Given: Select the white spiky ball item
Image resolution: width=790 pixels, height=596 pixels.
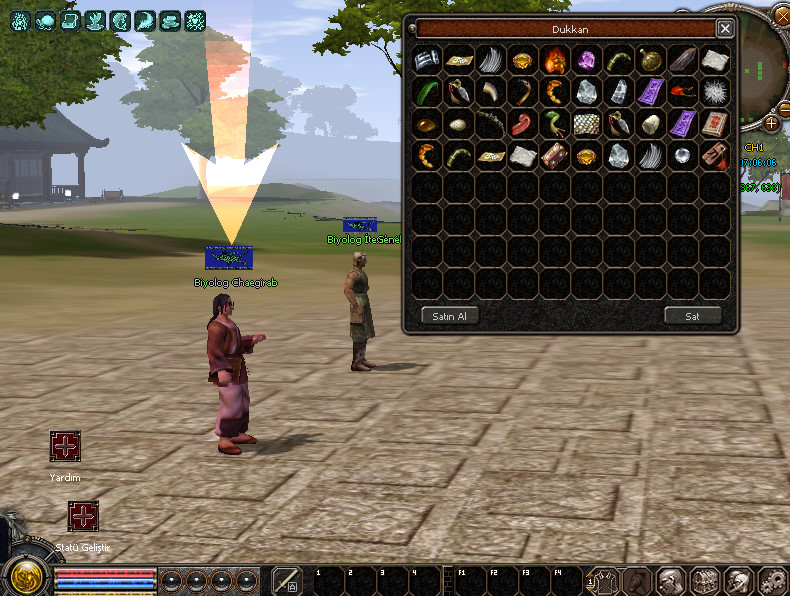Looking at the screenshot, I should (x=715, y=92).
